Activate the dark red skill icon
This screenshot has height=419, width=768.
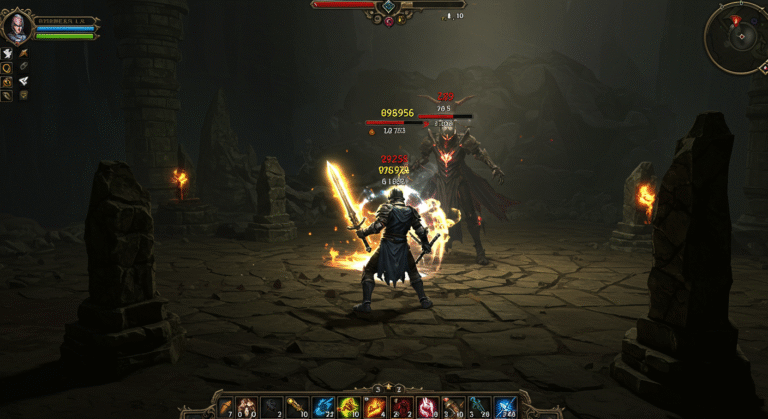(402, 406)
